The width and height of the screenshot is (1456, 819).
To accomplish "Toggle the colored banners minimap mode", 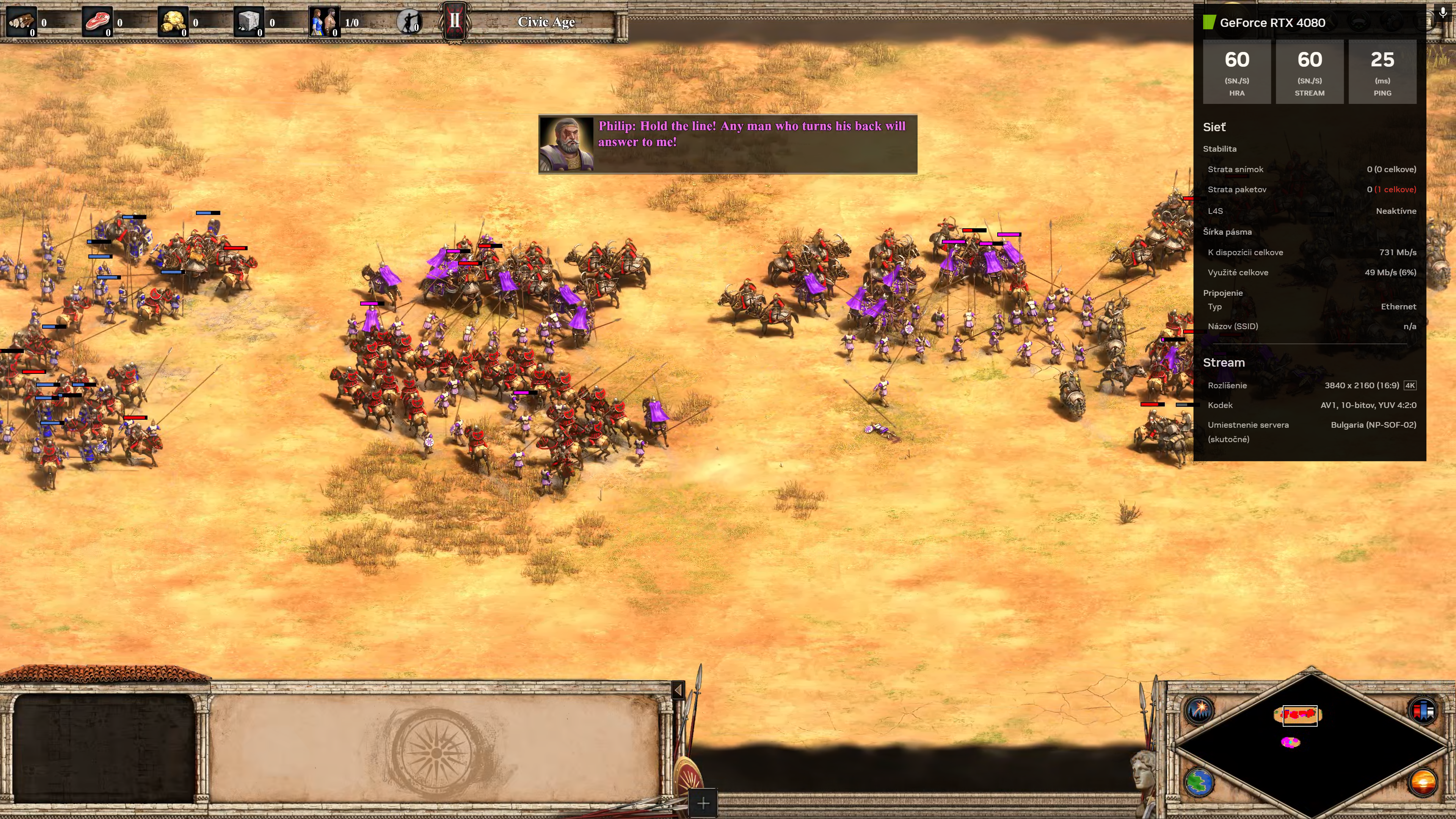I will (x=1423, y=709).
